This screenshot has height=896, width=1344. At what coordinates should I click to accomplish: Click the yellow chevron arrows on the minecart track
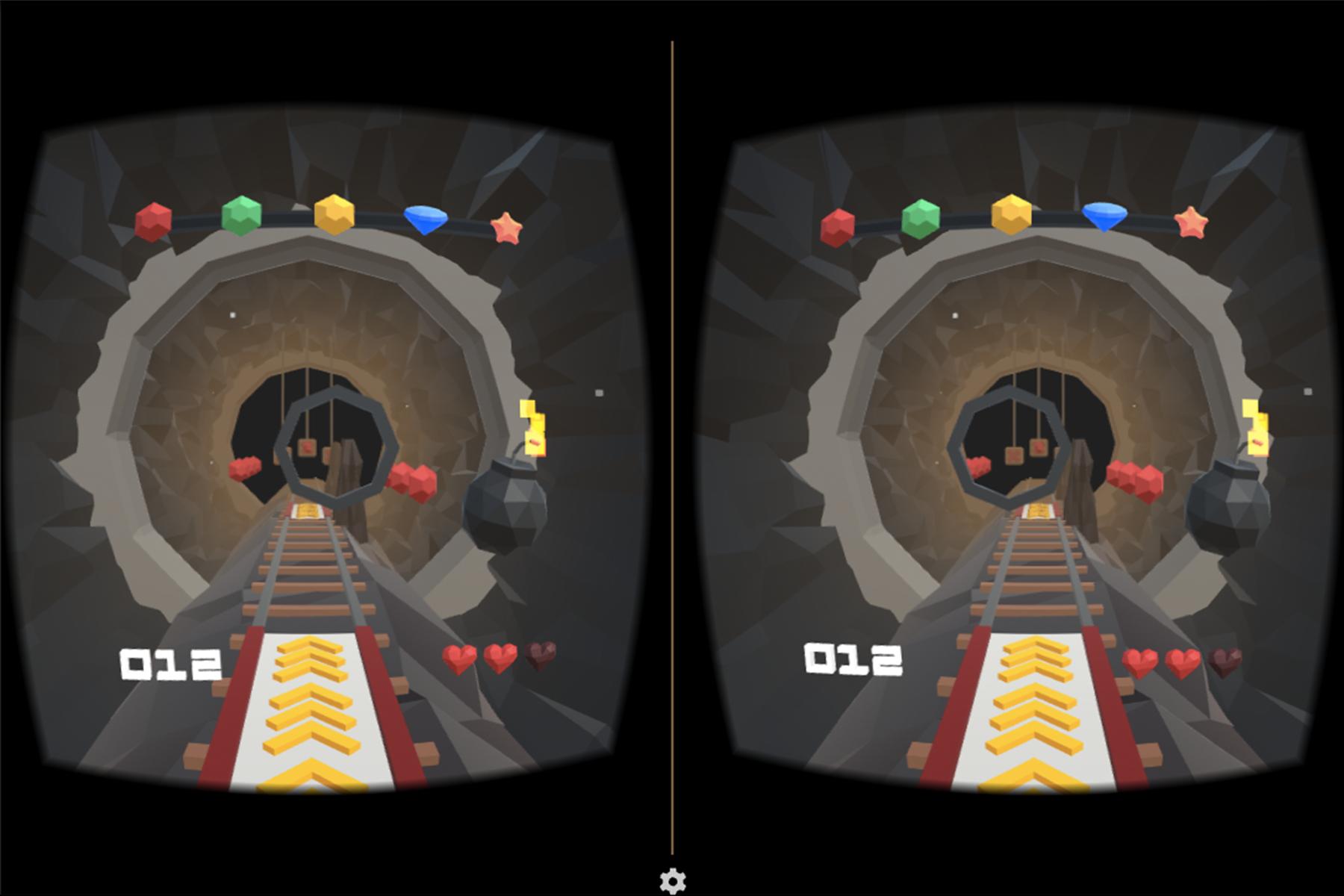pos(314,717)
